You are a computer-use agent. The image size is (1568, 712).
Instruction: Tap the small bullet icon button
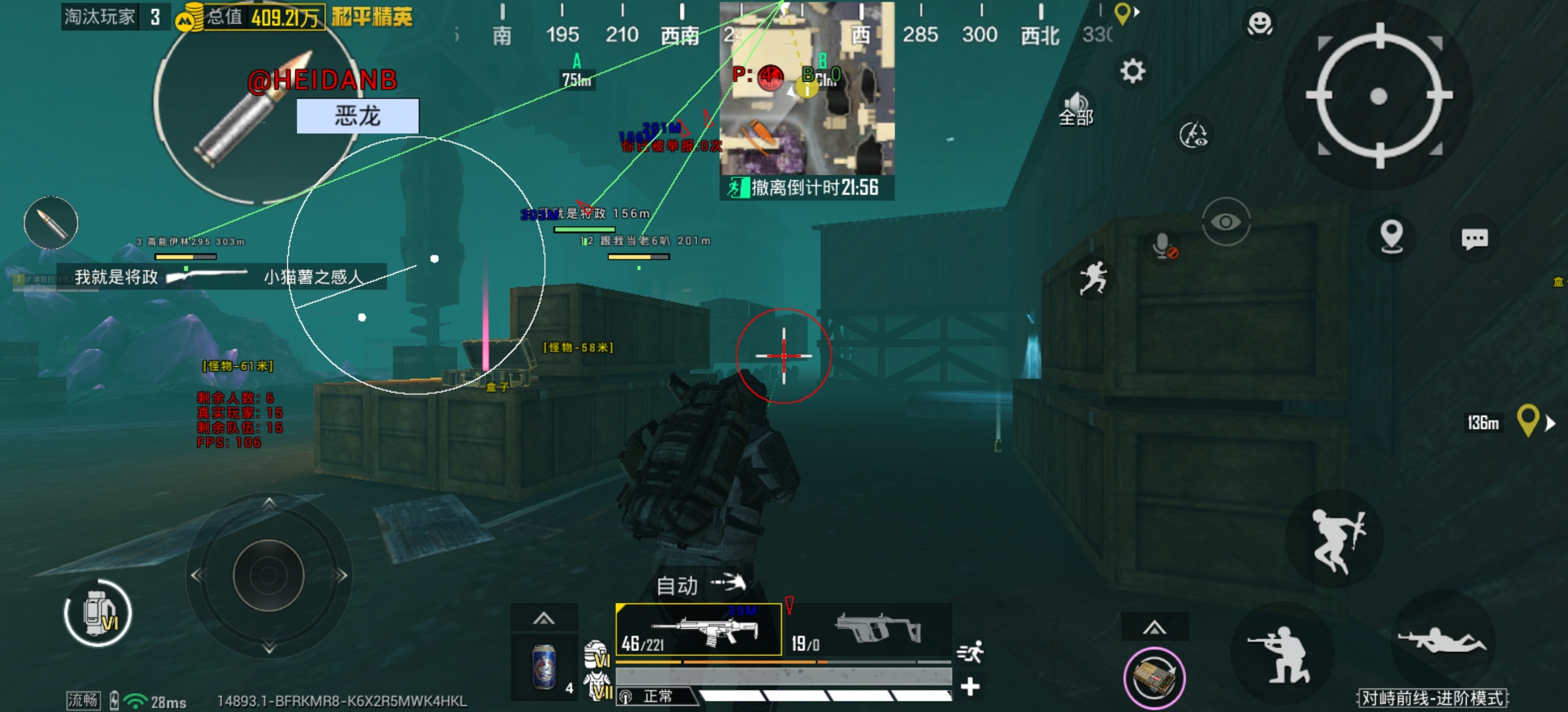point(51,223)
